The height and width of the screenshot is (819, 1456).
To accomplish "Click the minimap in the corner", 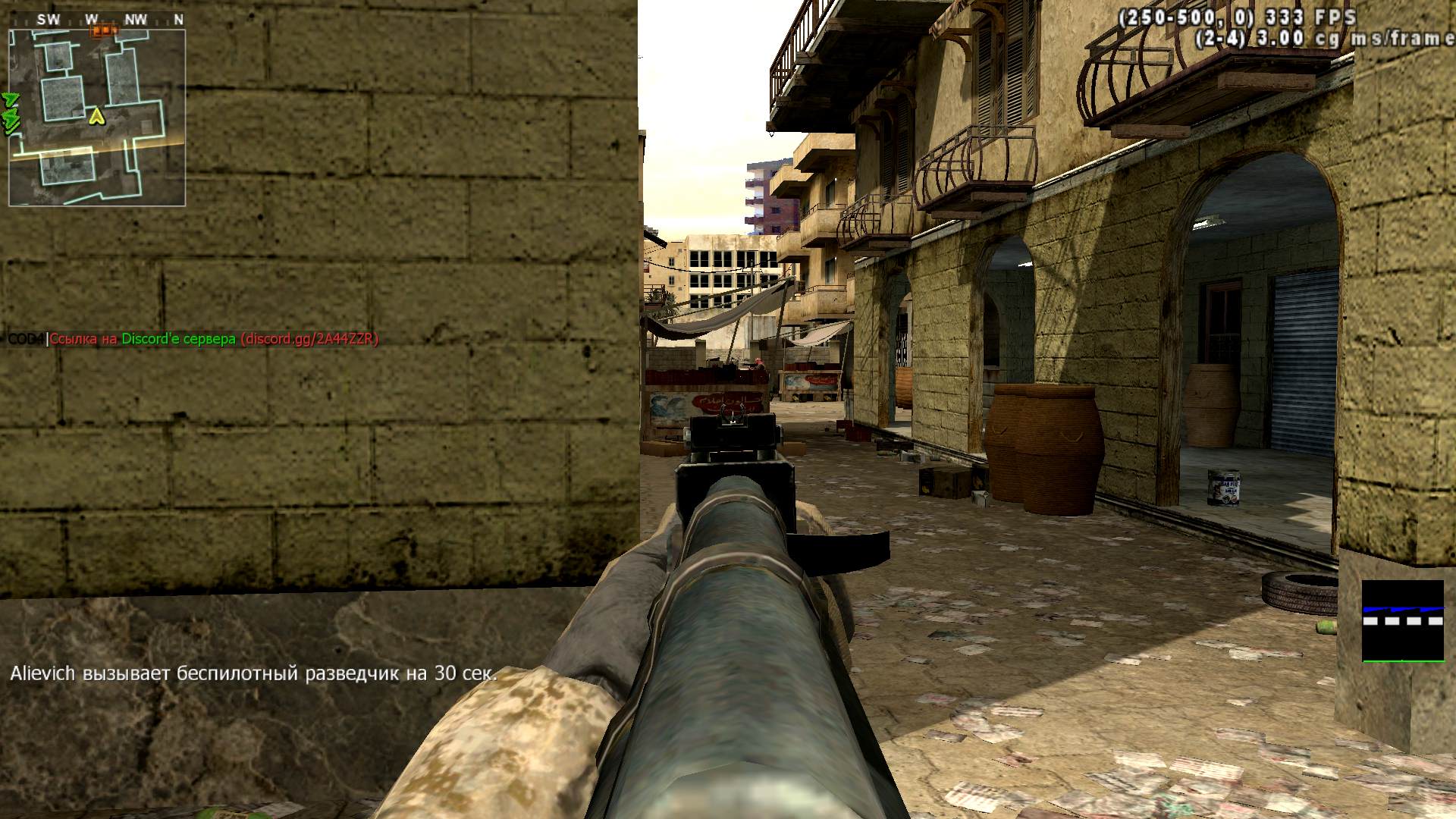I will pos(97,118).
